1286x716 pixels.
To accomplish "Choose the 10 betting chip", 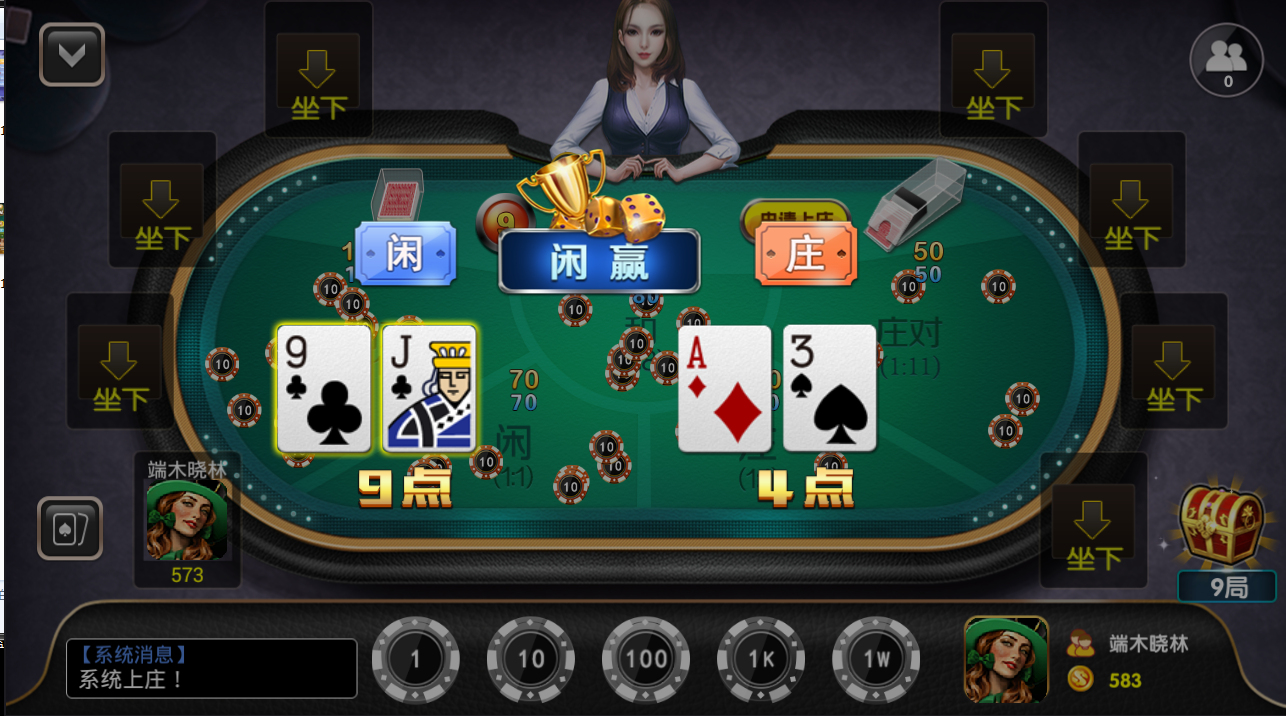I will click(x=531, y=659).
